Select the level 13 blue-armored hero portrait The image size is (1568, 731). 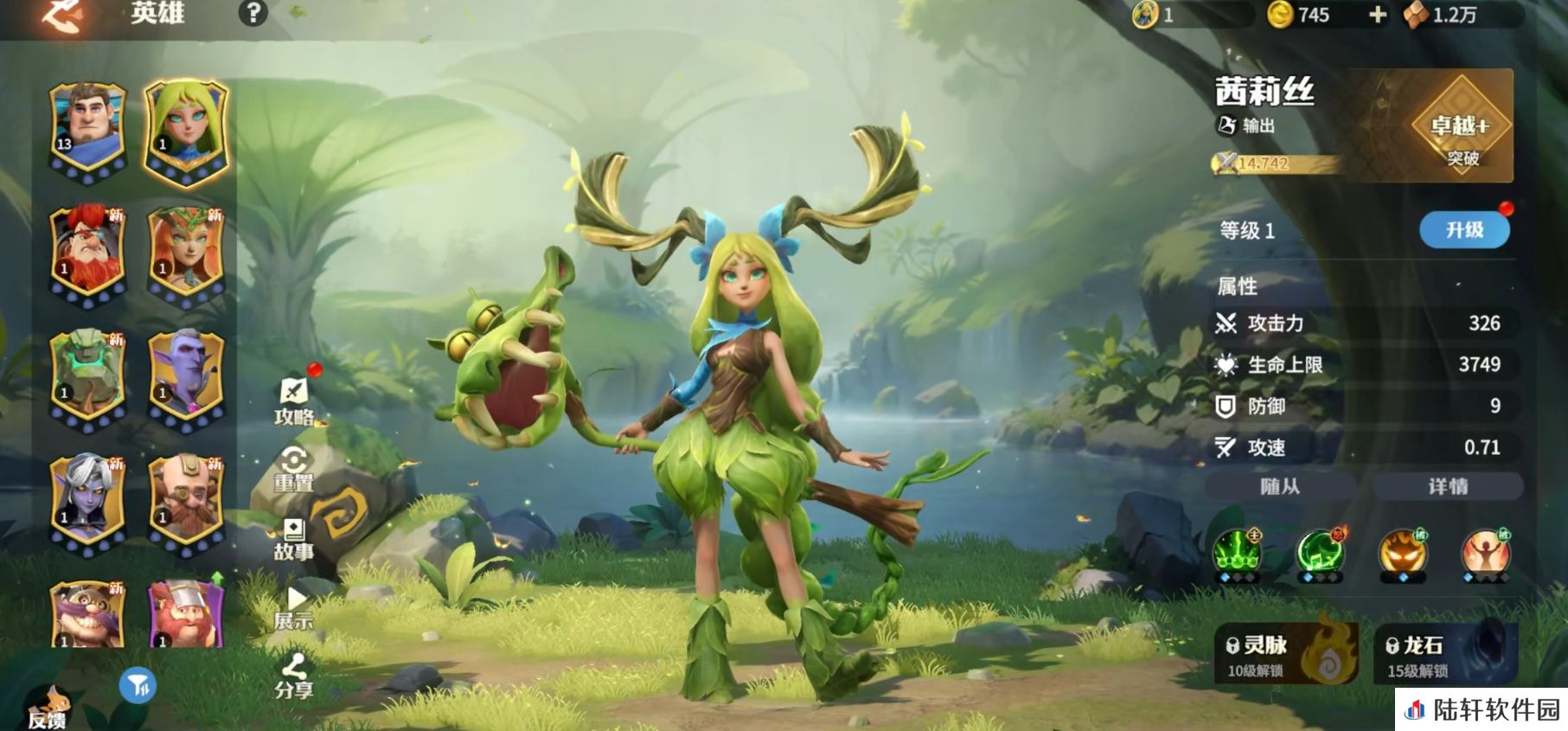click(x=87, y=130)
